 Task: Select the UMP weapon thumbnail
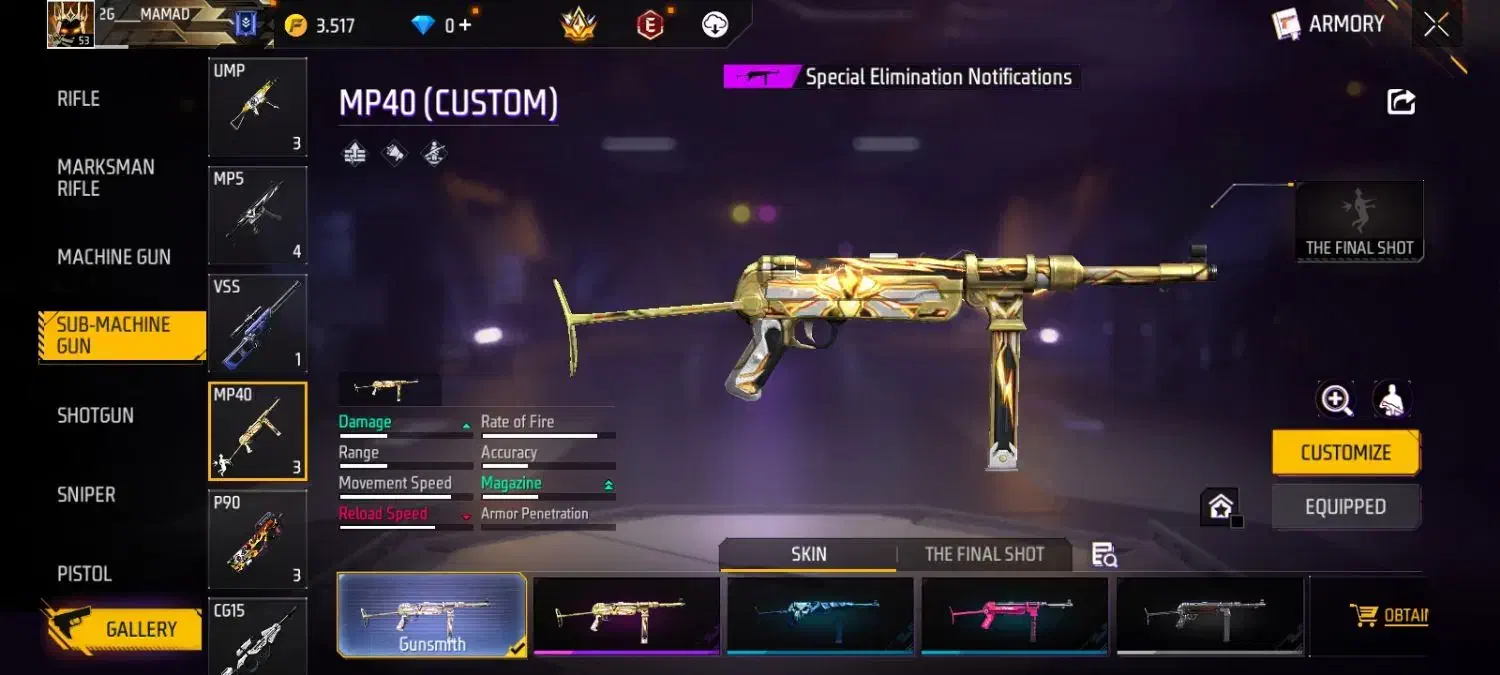[x=257, y=107]
